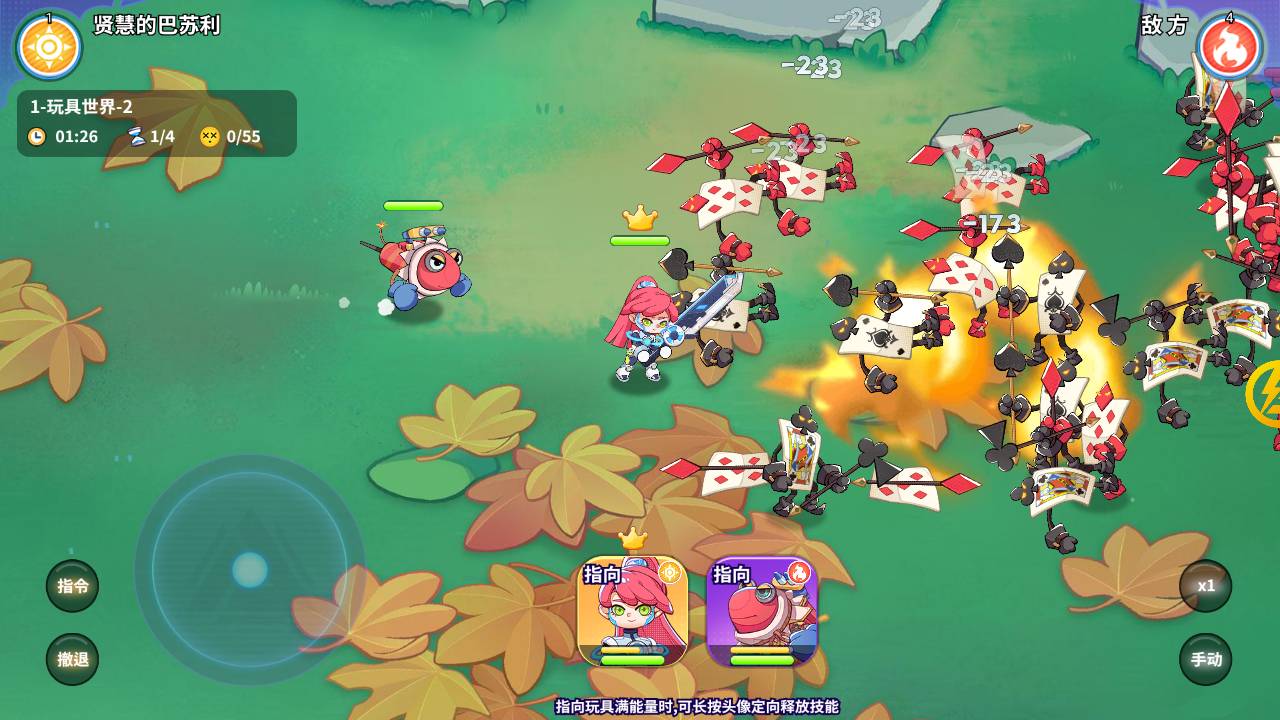Toggle the x1 battle speed

tap(1205, 586)
